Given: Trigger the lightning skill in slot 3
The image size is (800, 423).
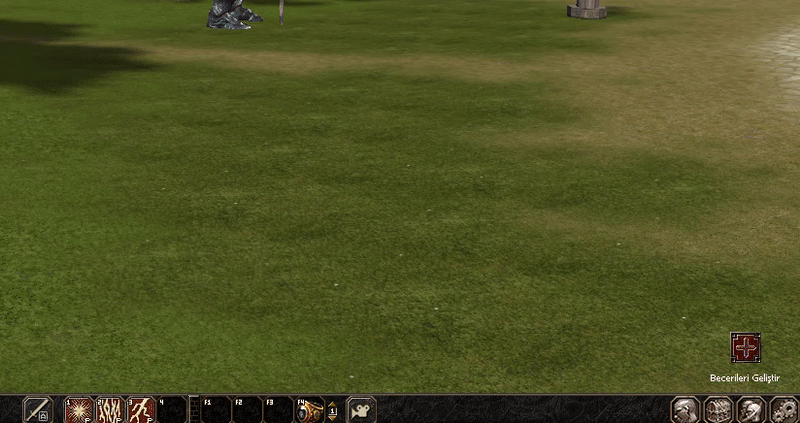Looking at the screenshot, I should tap(141, 410).
